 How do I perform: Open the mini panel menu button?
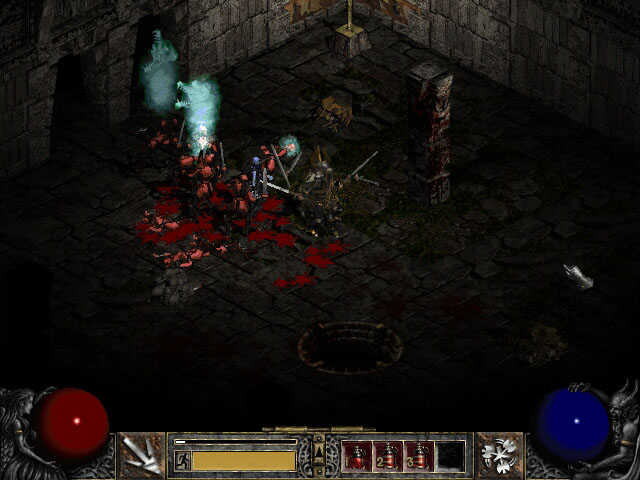coord(319,453)
